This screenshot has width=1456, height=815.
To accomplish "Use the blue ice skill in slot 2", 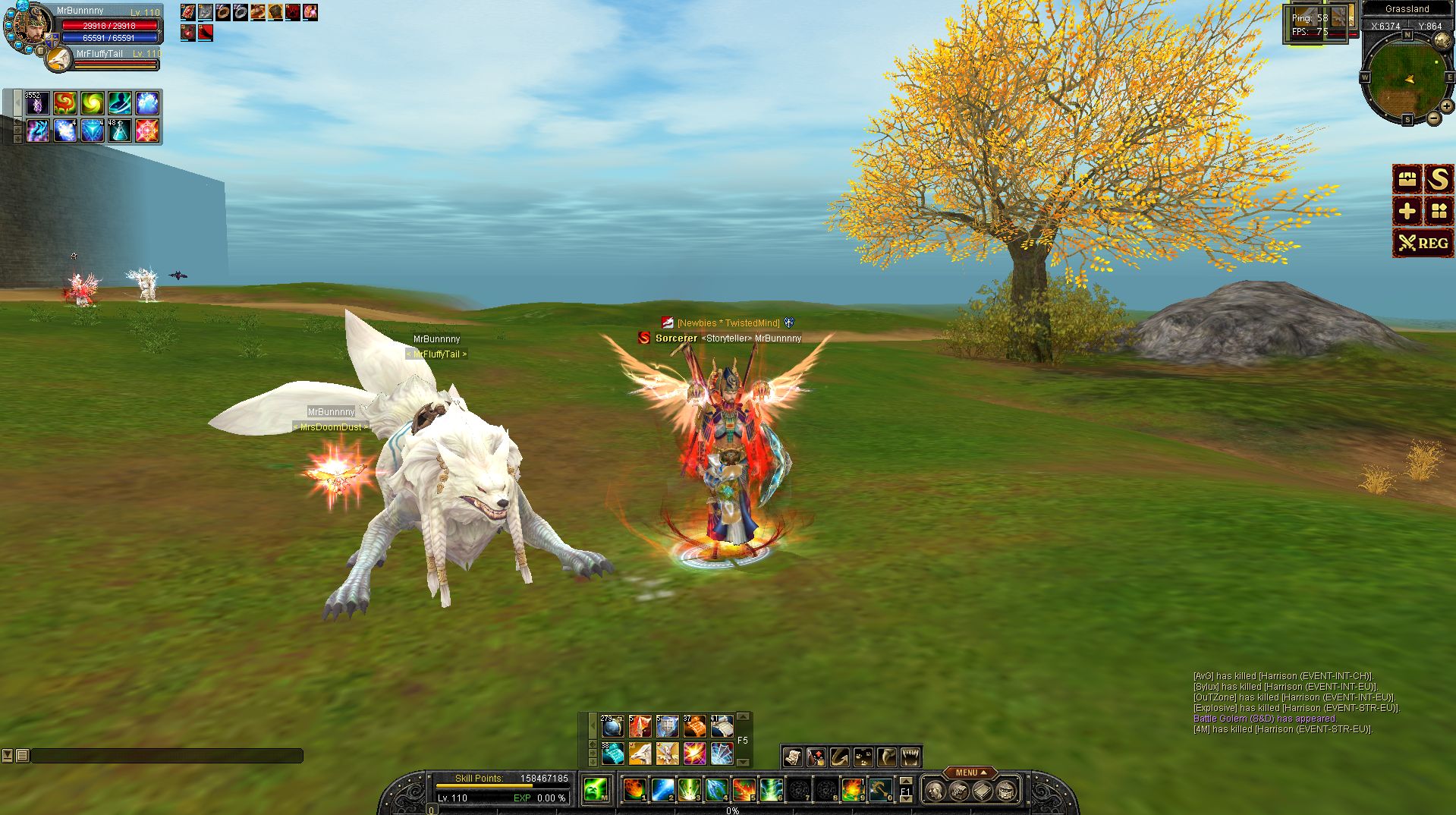I will click(x=662, y=790).
